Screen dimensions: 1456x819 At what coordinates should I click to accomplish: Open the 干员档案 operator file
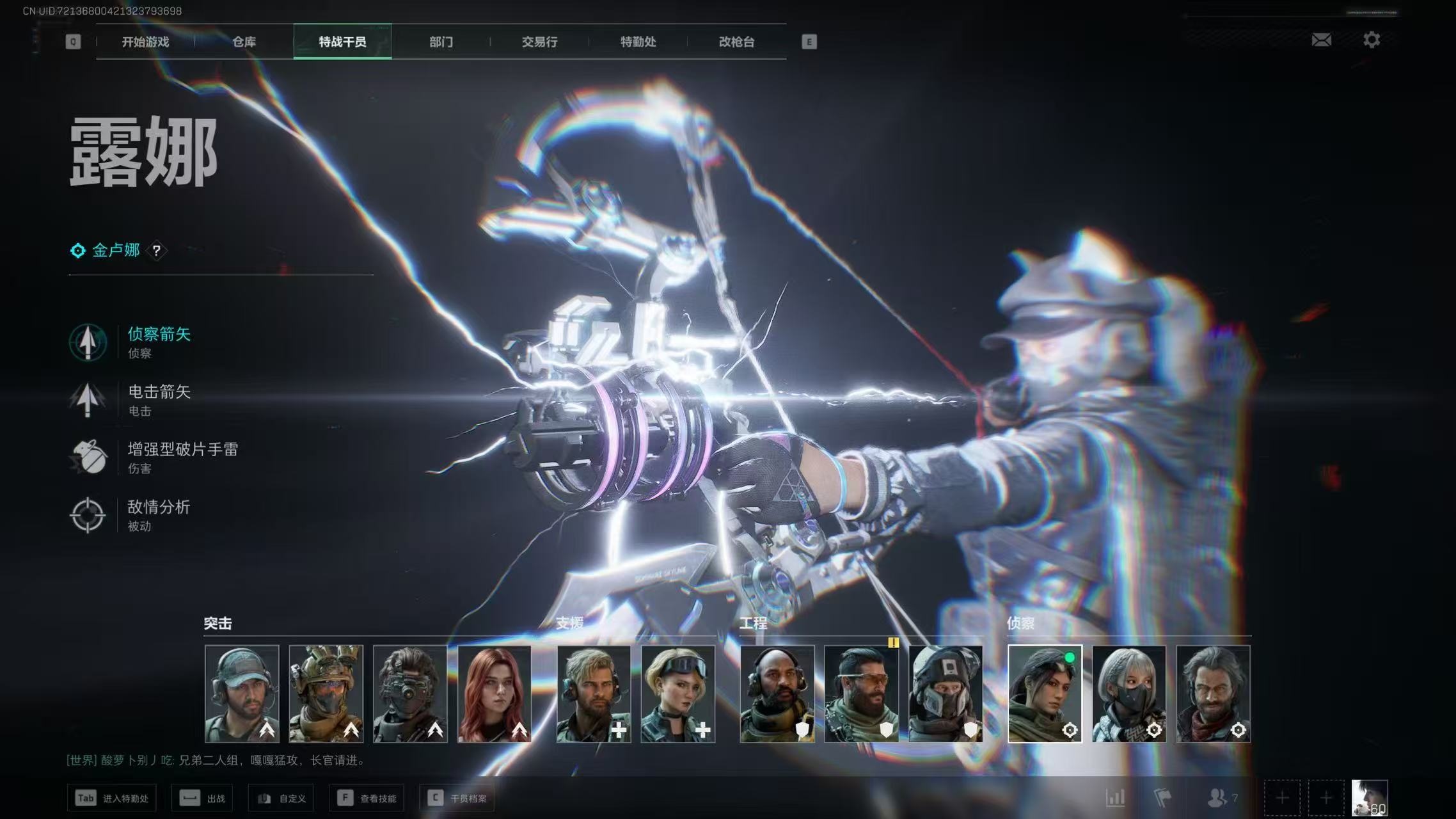(457, 798)
